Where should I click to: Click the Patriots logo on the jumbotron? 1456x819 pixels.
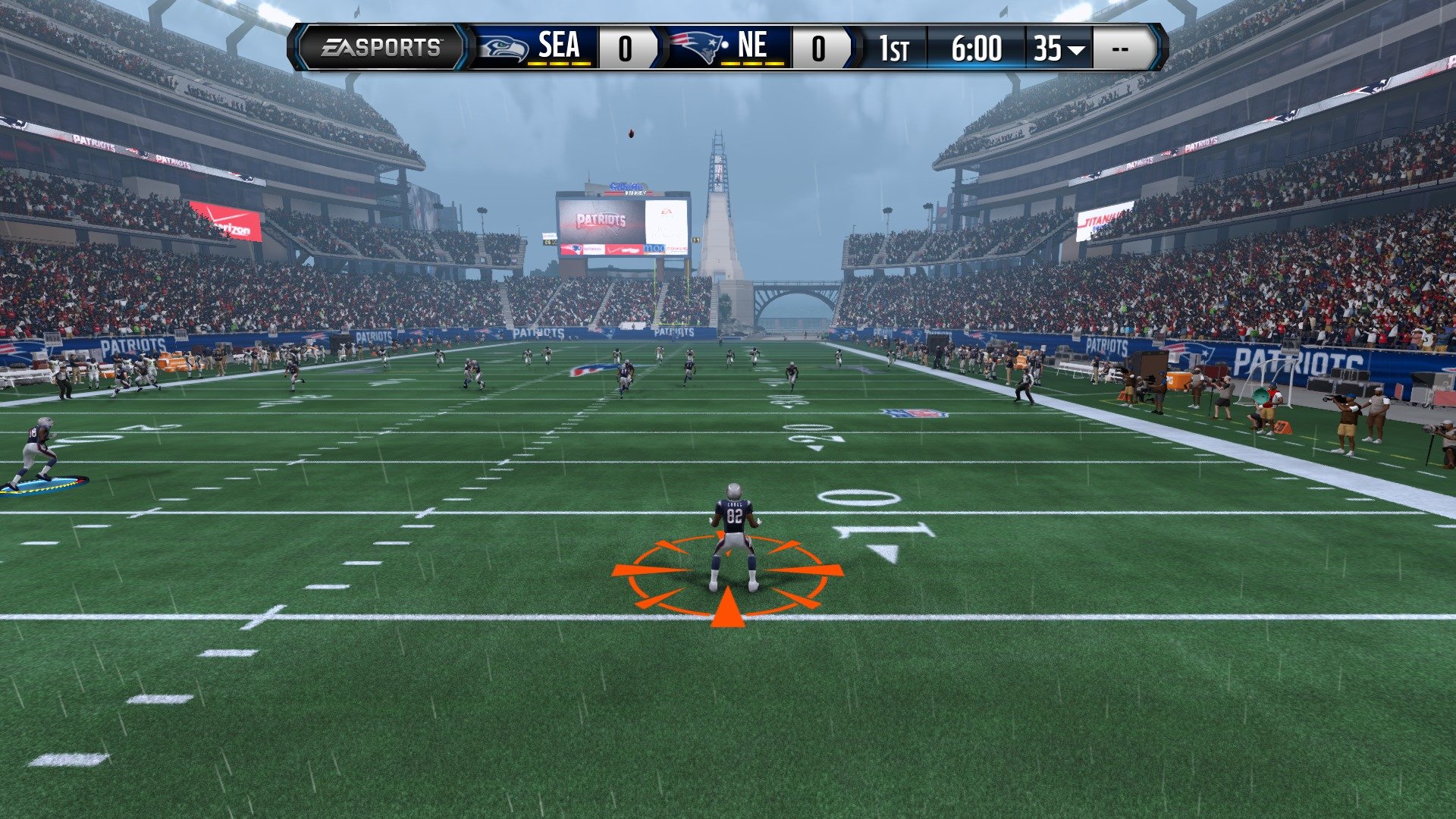[x=600, y=219]
